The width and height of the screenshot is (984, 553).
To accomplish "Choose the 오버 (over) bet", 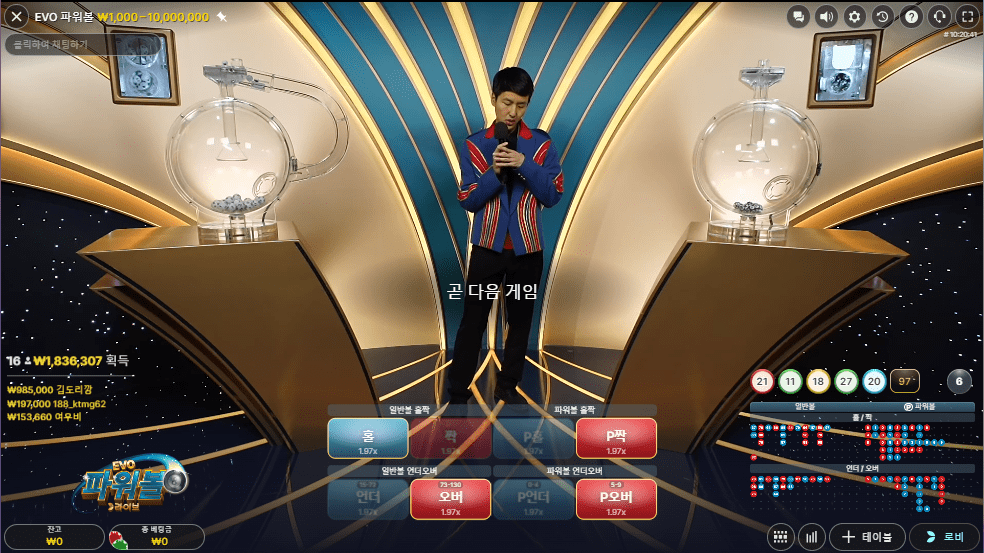I will pyautogui.click(x=451, y=499).
